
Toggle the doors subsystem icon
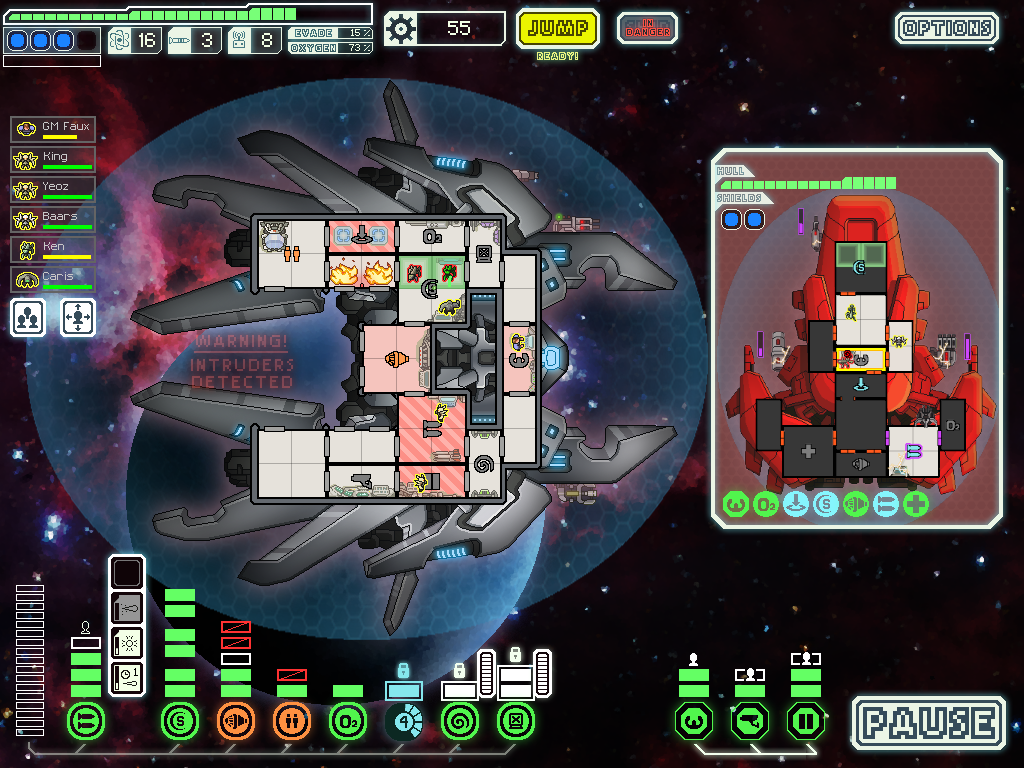coord(806,721)
